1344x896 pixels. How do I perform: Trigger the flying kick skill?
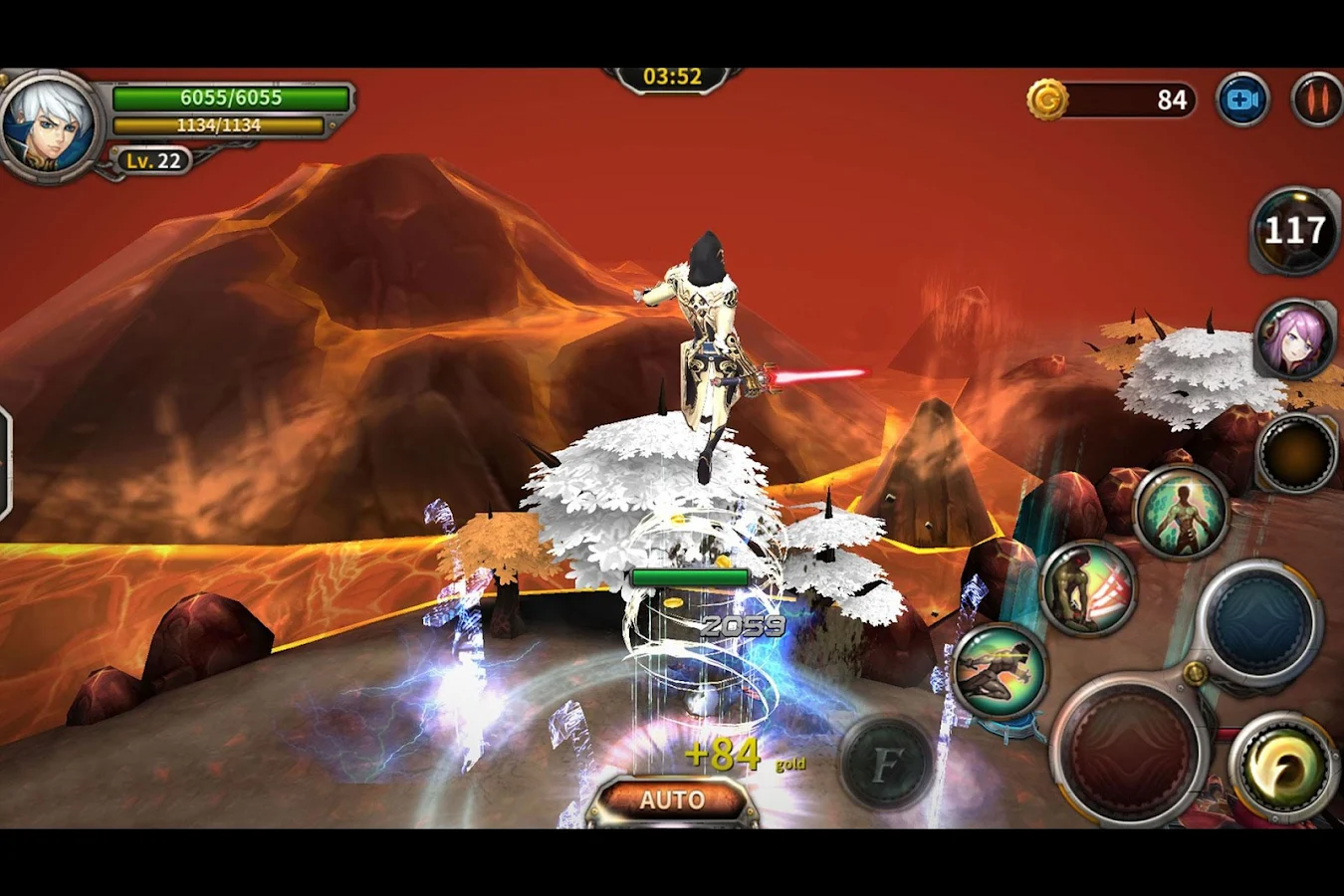click(x=999, y=671)
